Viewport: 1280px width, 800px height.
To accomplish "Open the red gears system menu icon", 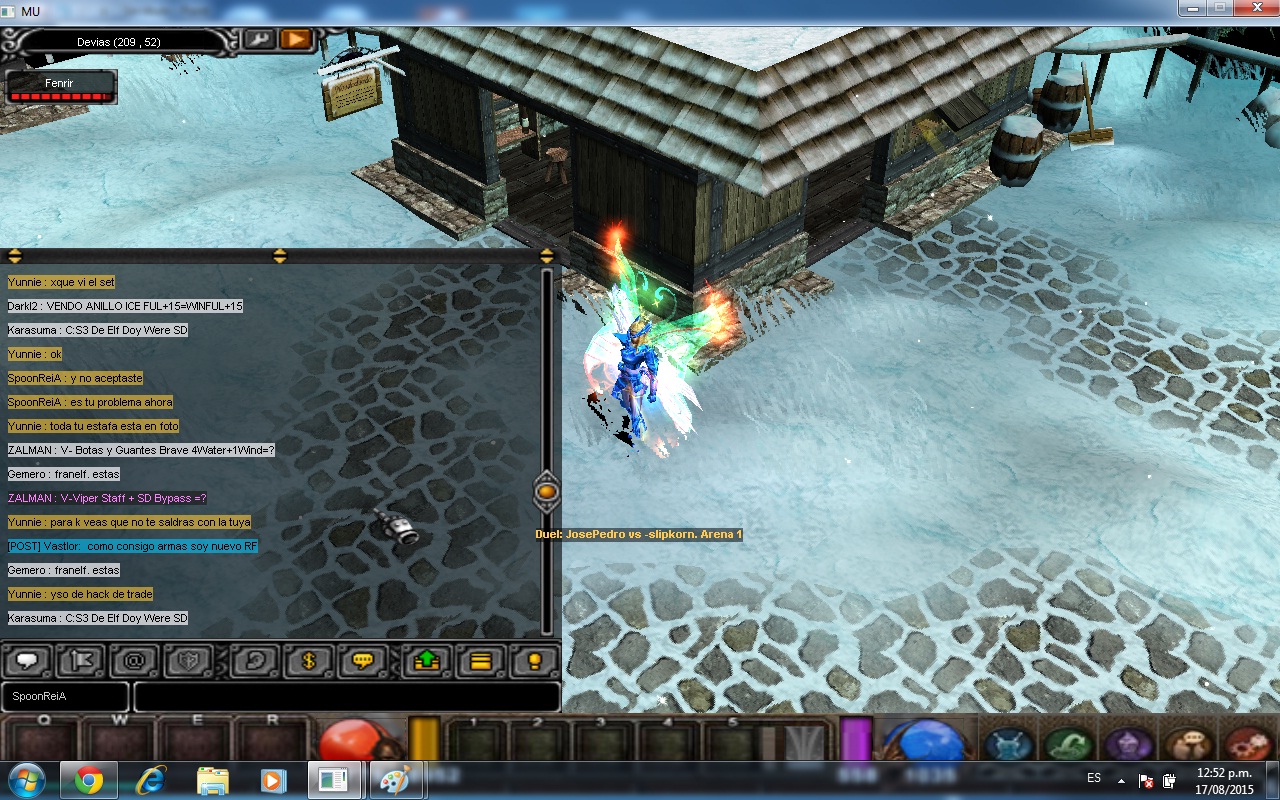I will [1246, 745].
